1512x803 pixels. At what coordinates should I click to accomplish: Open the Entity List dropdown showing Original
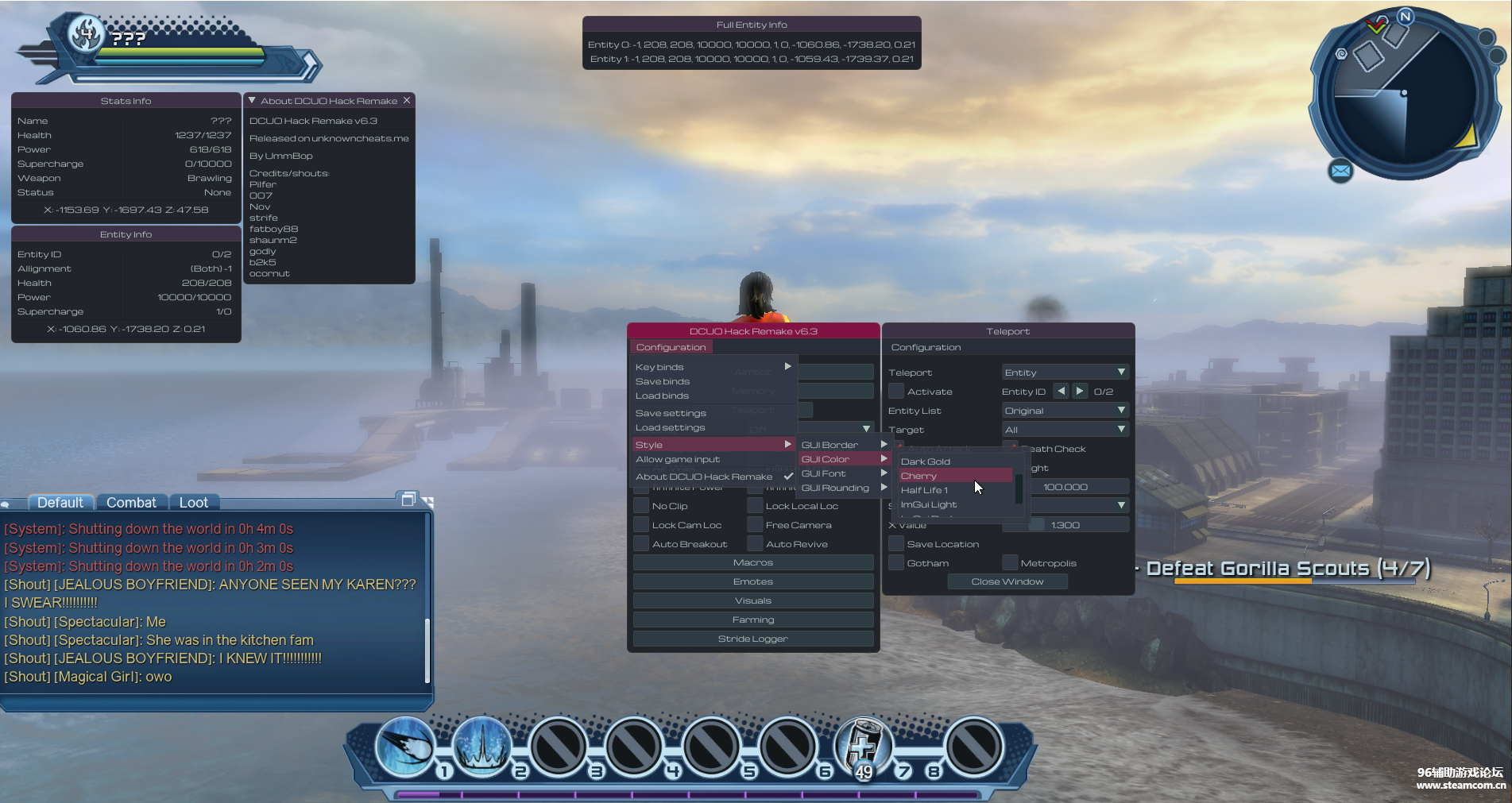(x=1065, y=411)
